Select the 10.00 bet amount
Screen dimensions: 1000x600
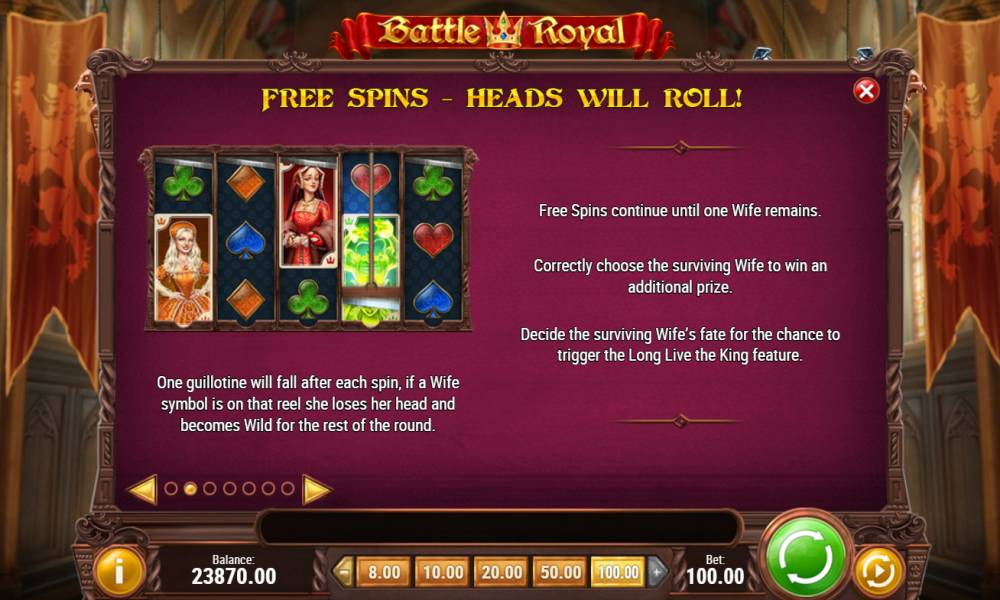442,572
